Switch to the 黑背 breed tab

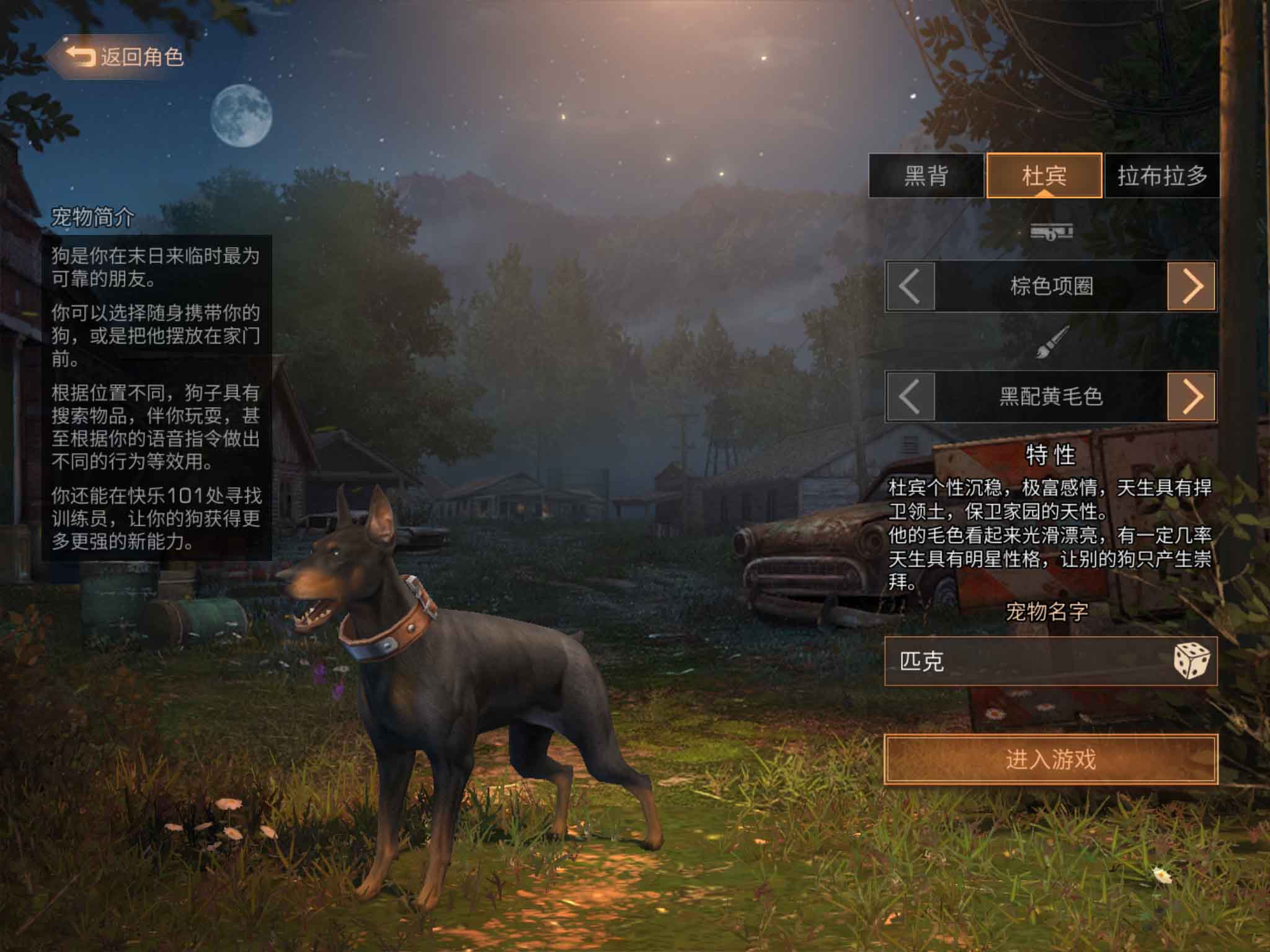[926, 176]
